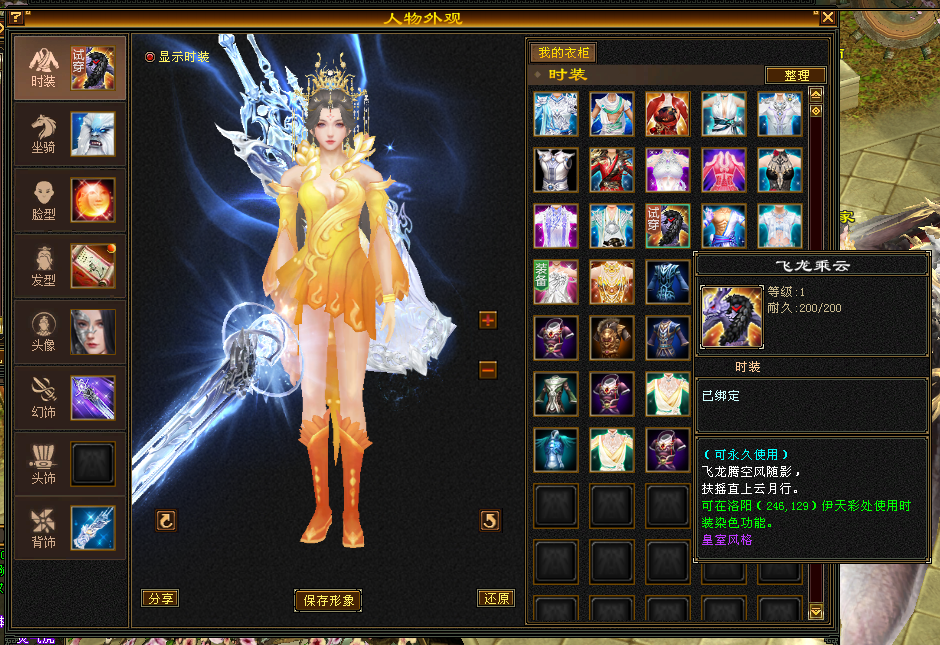The height and width of the screenshot is (645, 940).
Task: Open the 我的衣柜 wardrobe tab
Action: click(563, 53)
